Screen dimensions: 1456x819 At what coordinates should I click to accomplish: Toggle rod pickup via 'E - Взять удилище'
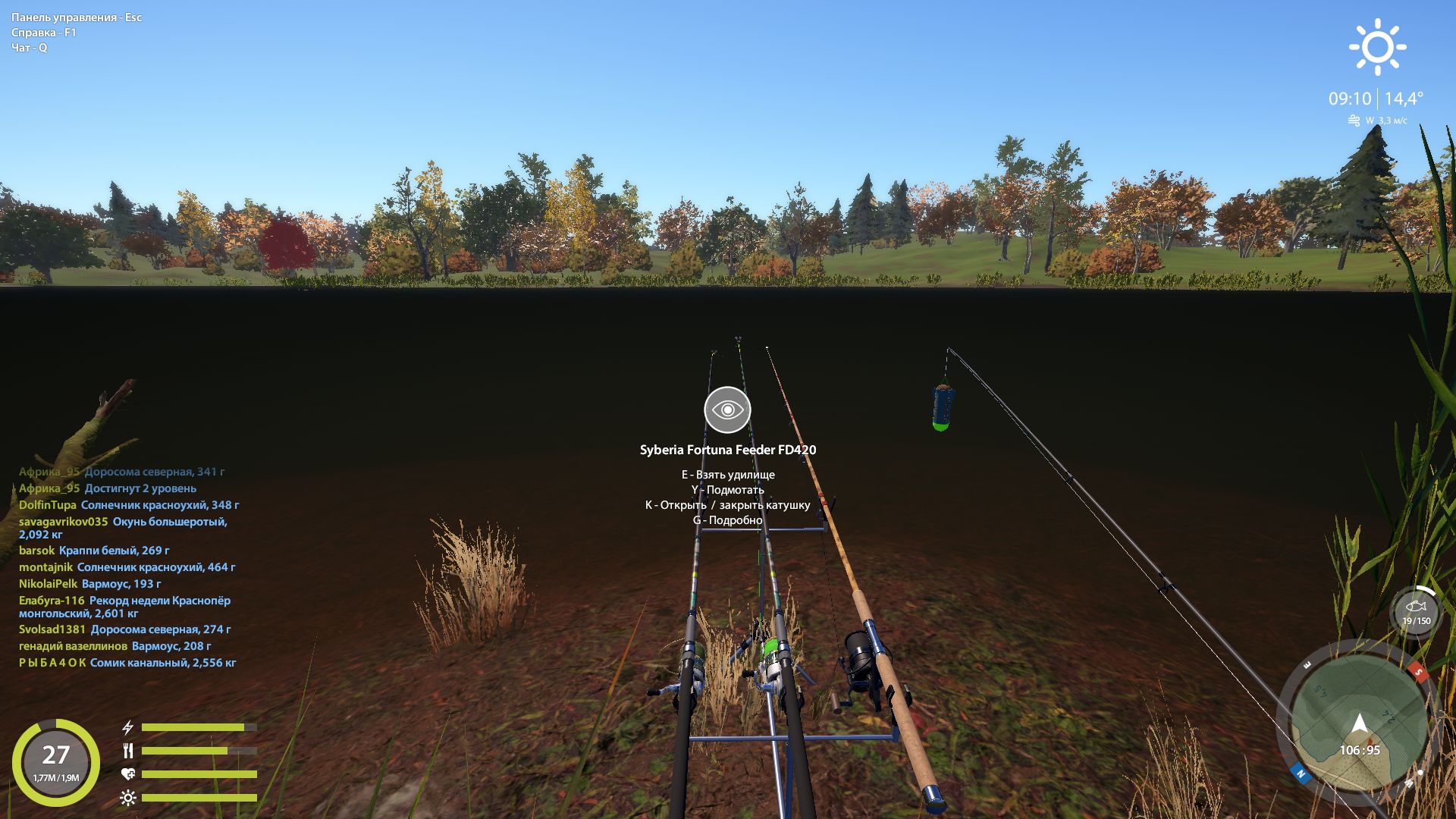pyautogui.click(x=729, y=475)
